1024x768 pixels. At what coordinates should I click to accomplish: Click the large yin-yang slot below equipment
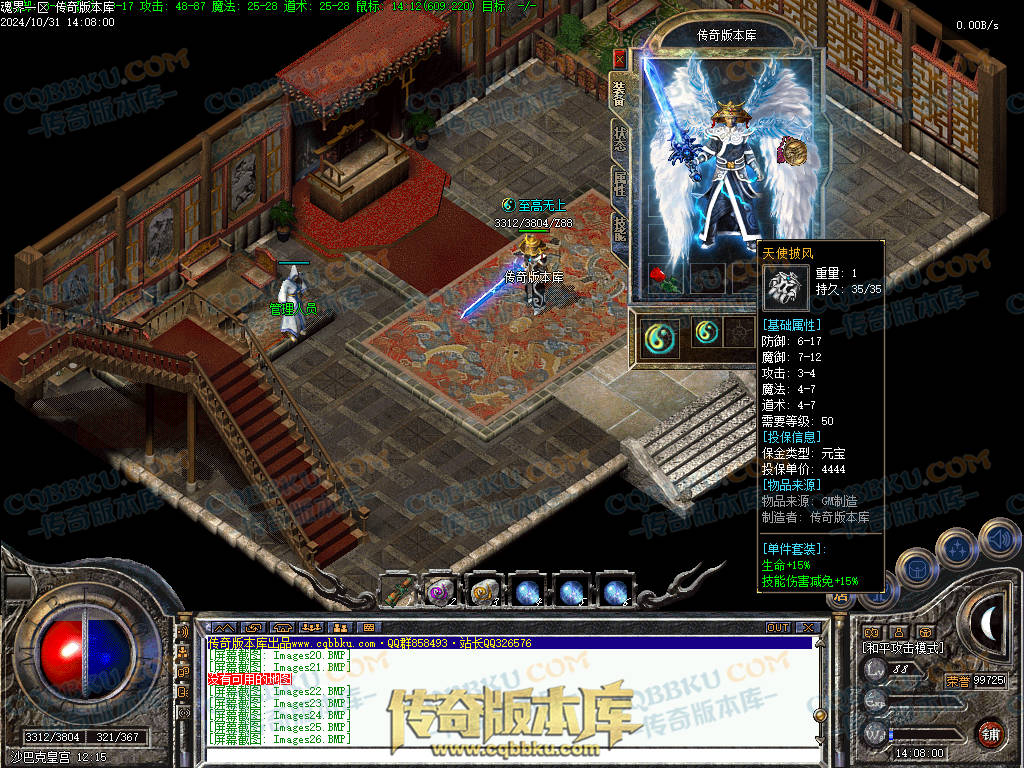click(660, 336)
